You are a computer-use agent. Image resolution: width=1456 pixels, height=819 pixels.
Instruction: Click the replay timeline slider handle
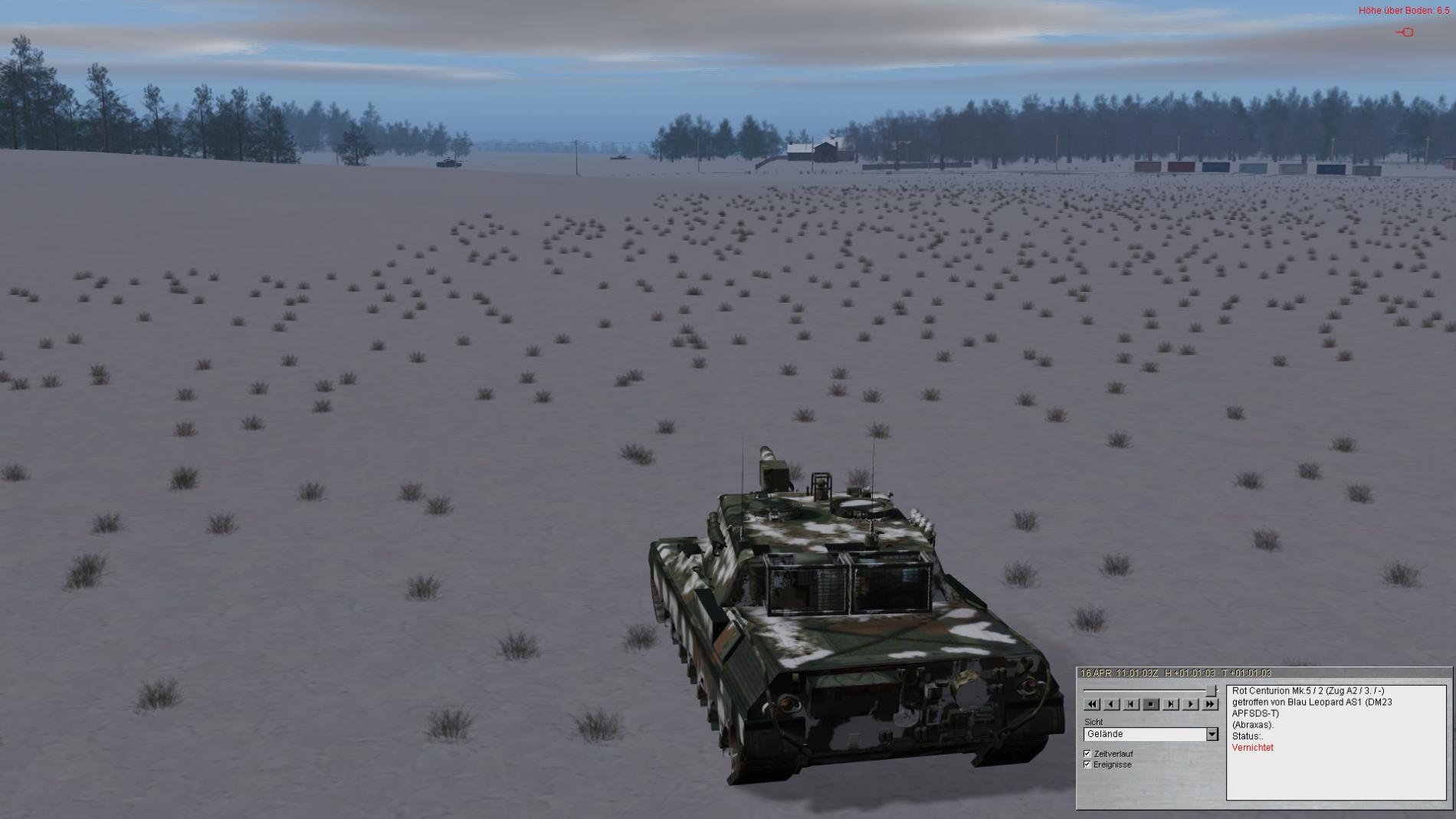(x=1211, y=691)
